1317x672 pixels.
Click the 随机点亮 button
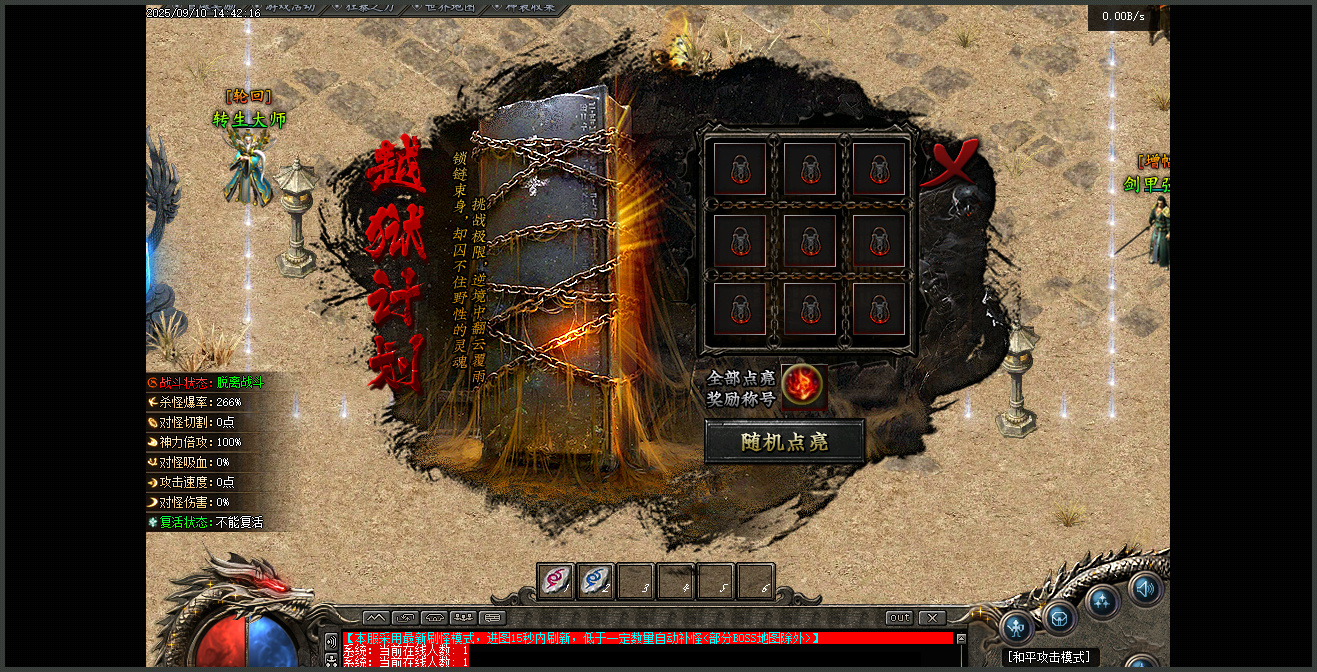[784, 442]
